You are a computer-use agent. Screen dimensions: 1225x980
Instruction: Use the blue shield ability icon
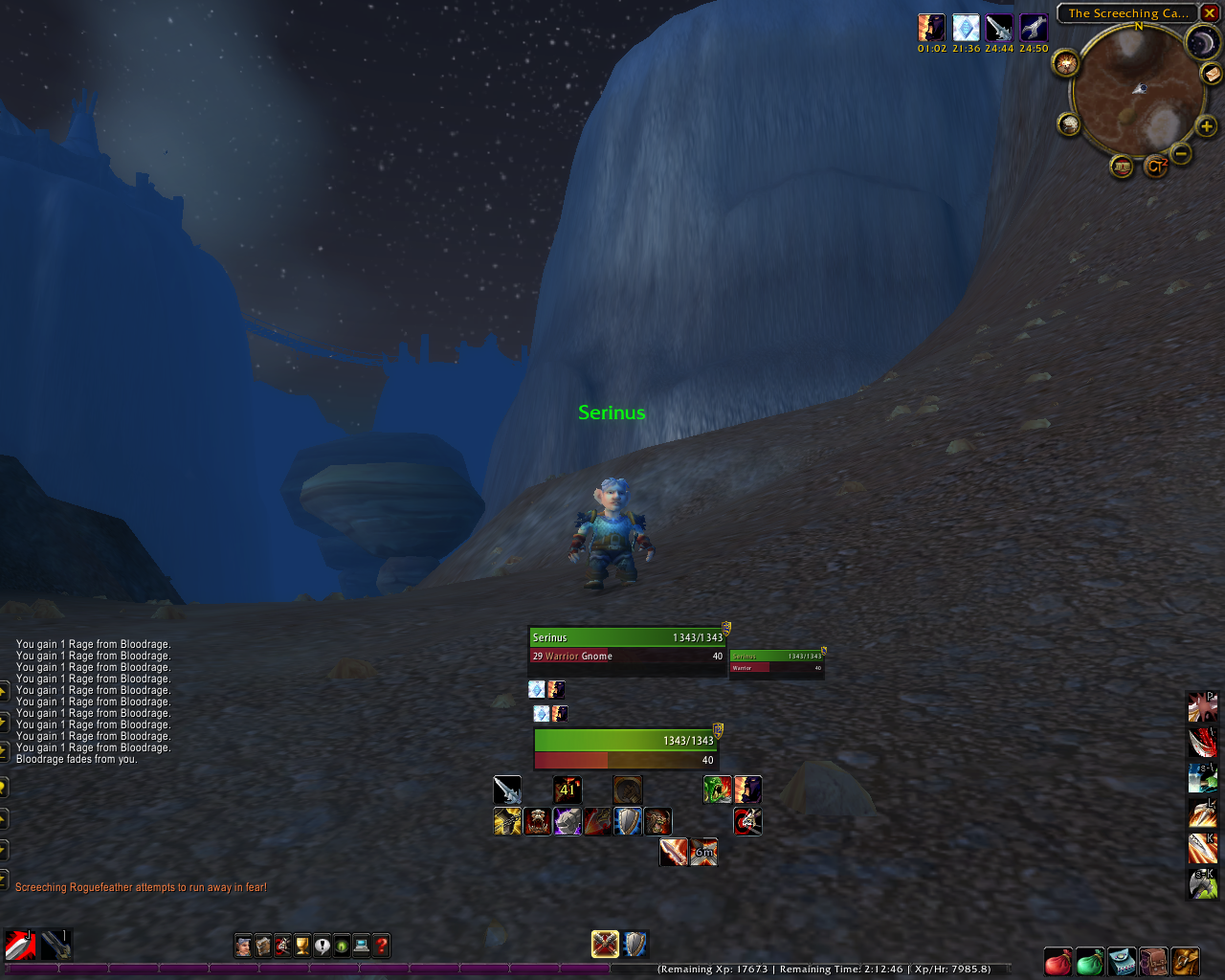pyautogui.click(x=627, y=821)
